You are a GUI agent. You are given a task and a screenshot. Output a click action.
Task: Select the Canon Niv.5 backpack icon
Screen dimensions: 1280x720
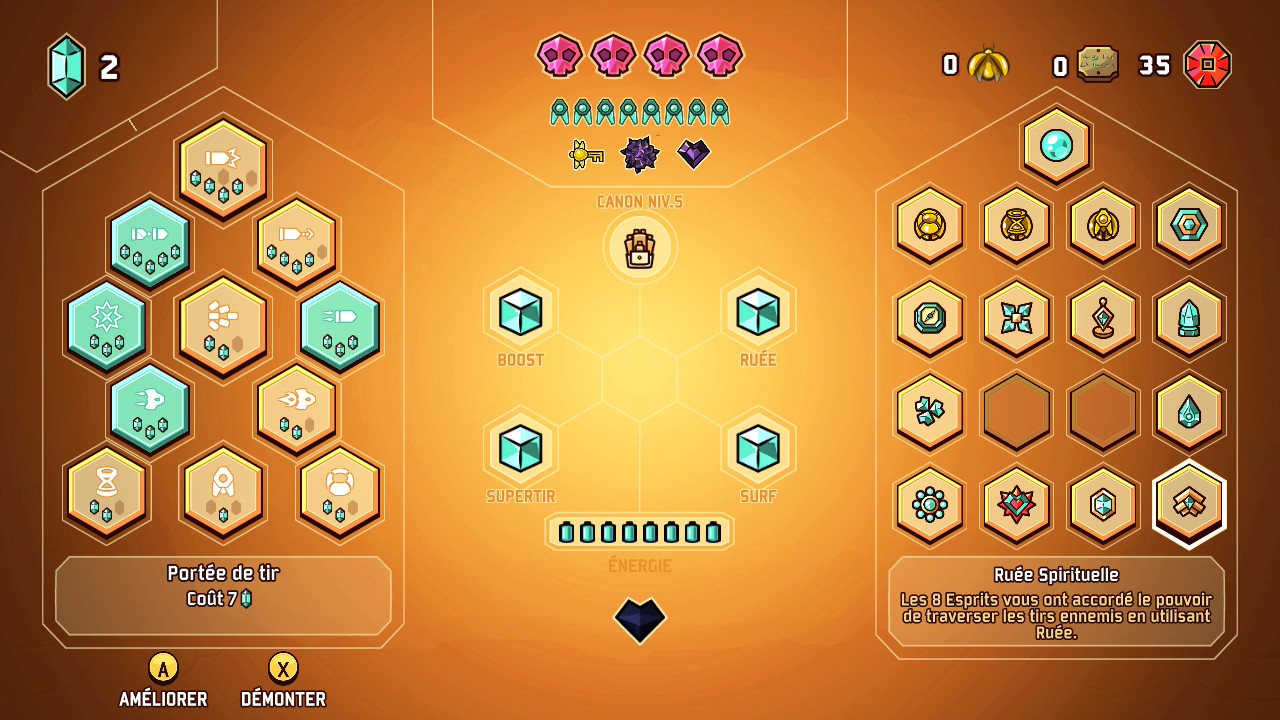coord(640,248)
